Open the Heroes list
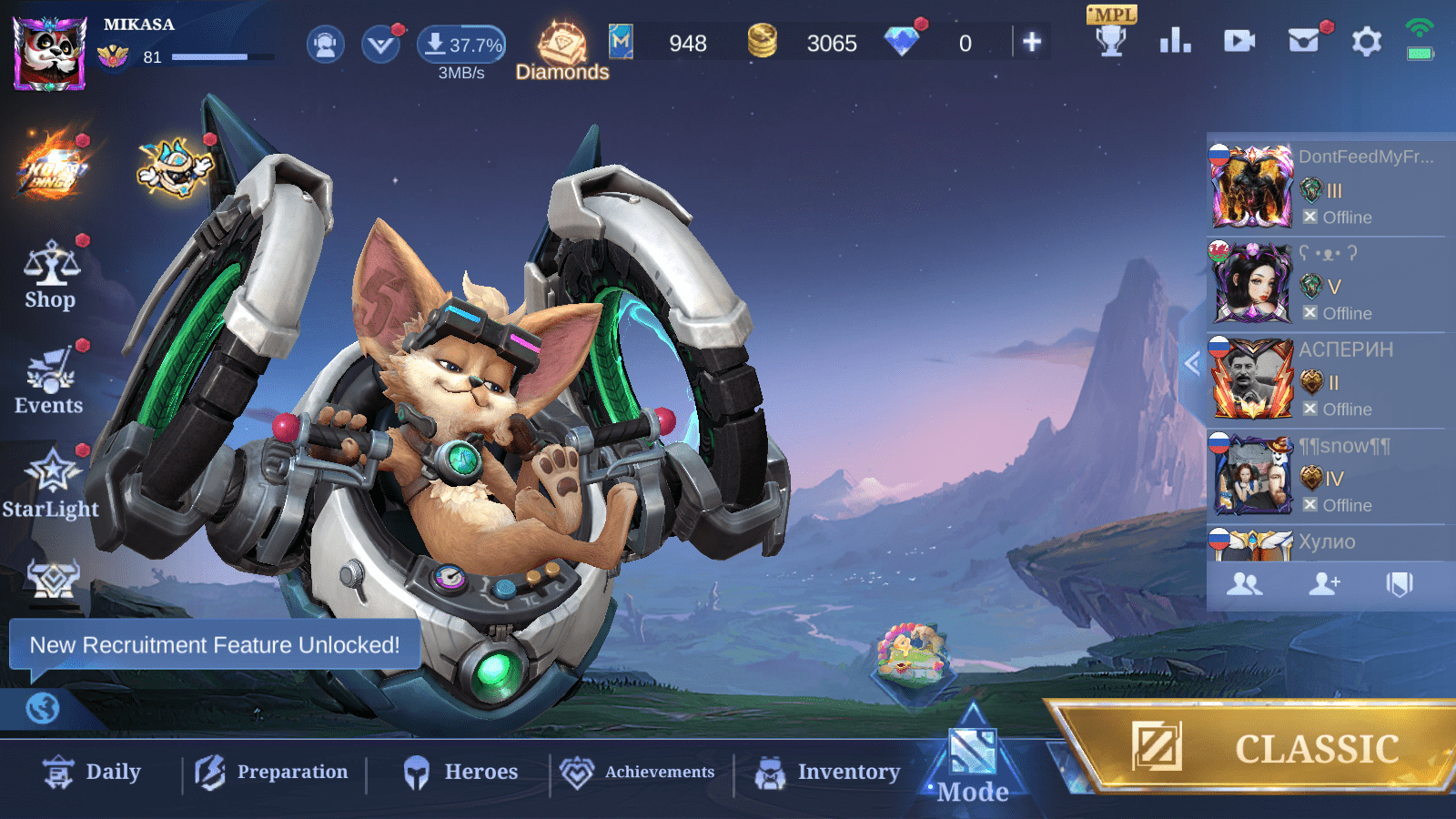Image resolution: width=1456 pixels, height=819 pixels. [460, 773]
